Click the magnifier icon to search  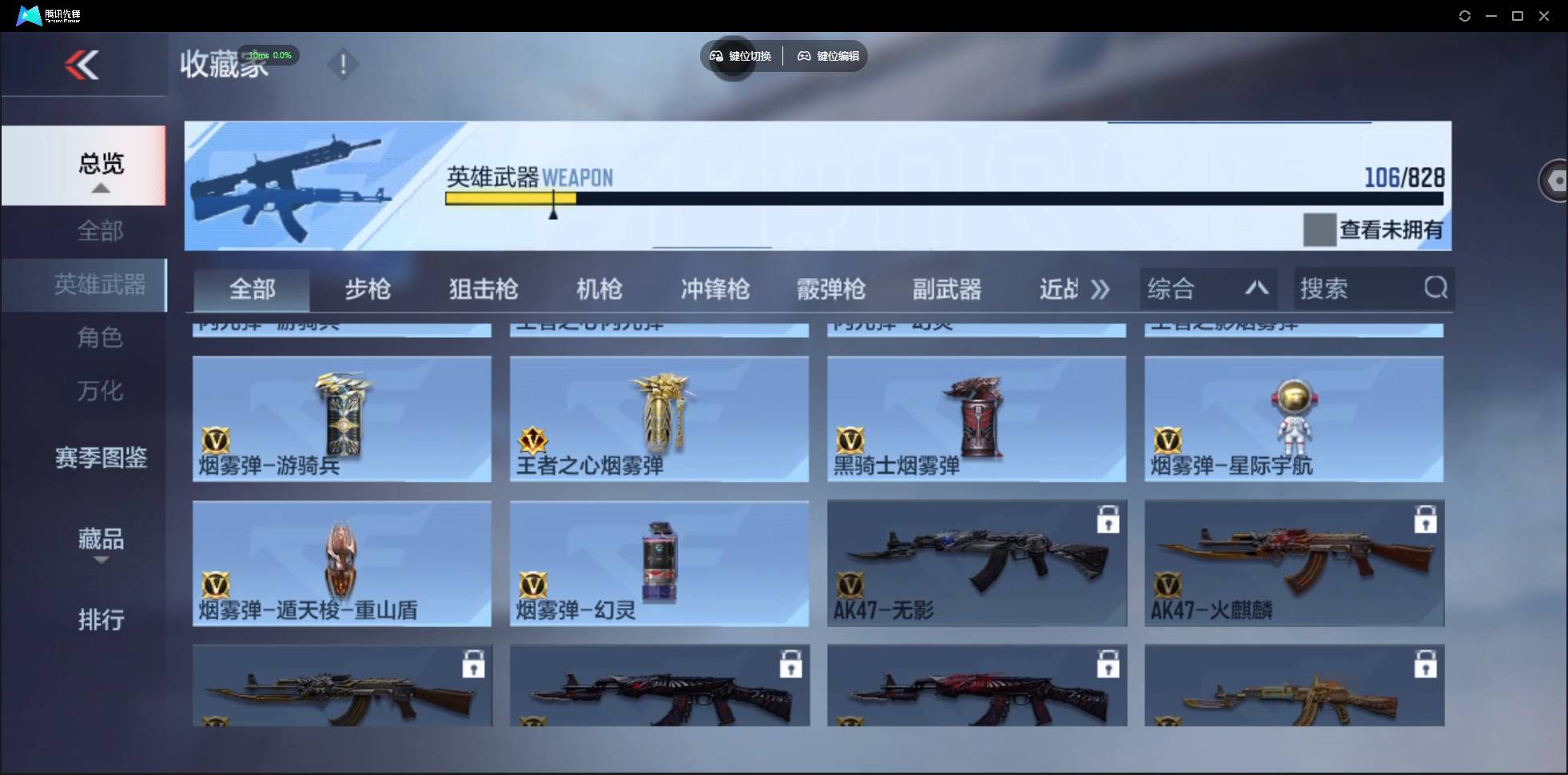coord(1436,288)
